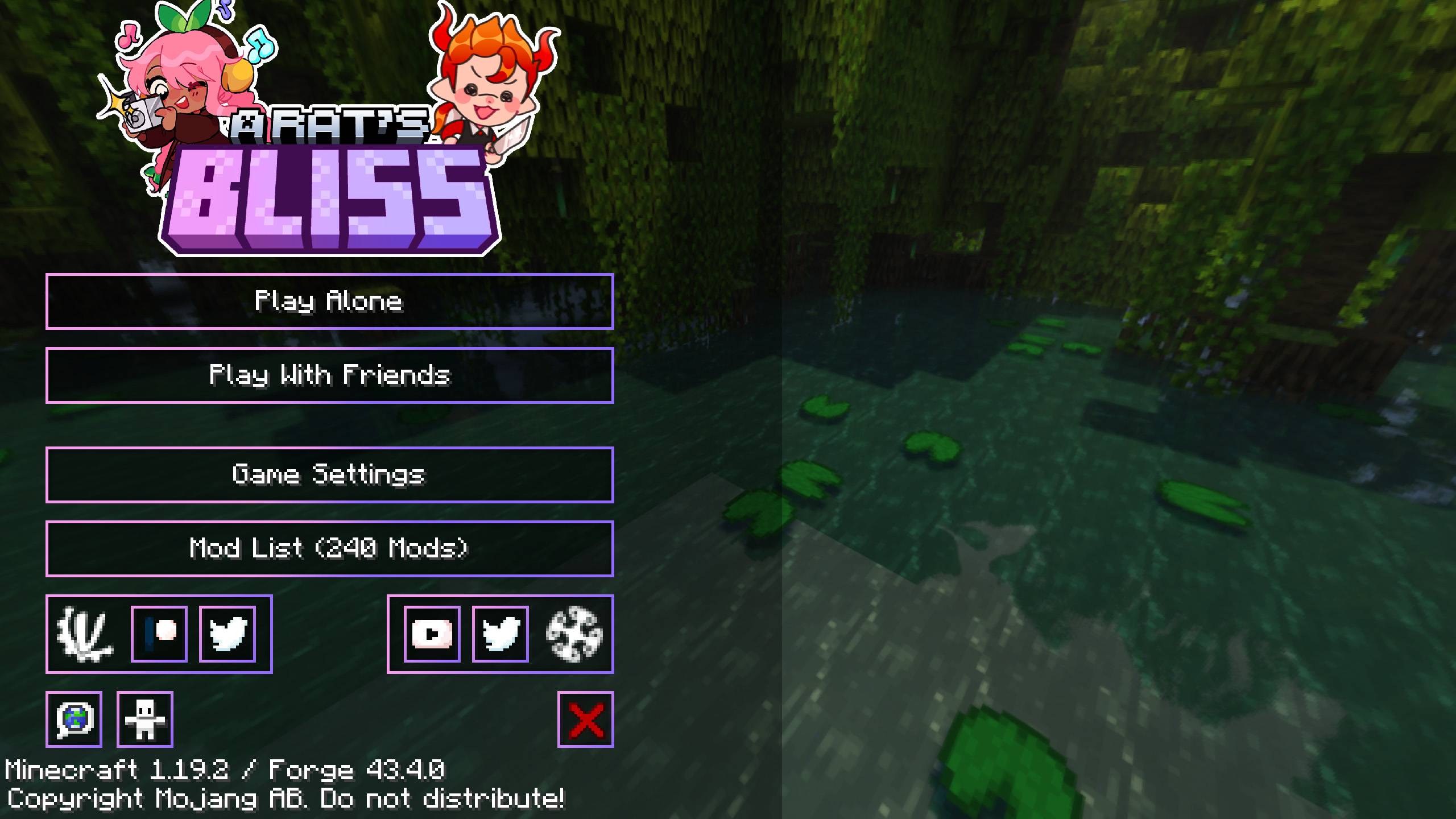Image resolution: width=1456 pixels, height=819 pixels.
Task: Select Play With Friends
Action: [x=330, y=375]
